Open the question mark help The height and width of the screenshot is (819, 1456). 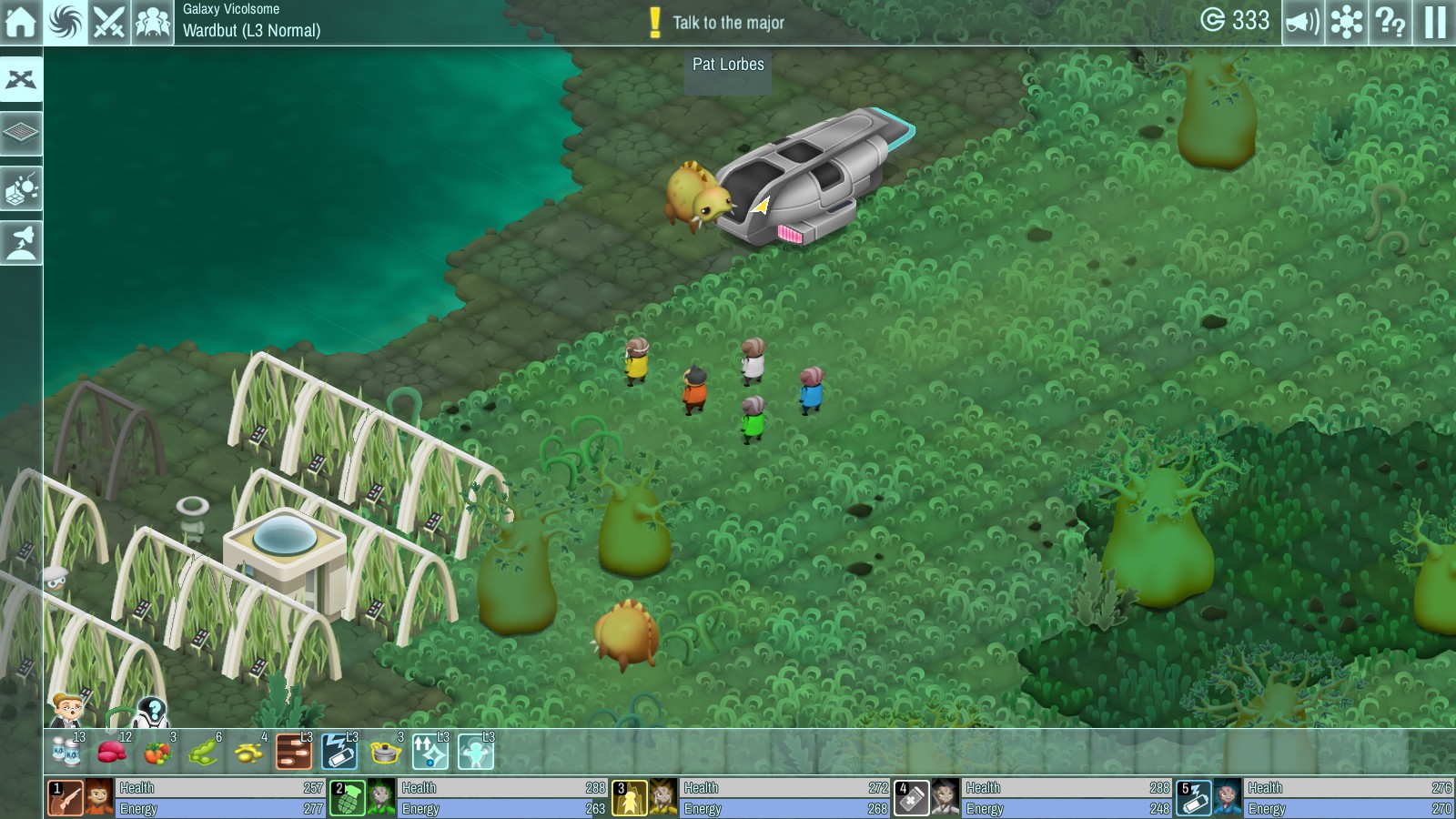tap(1390, 22)
